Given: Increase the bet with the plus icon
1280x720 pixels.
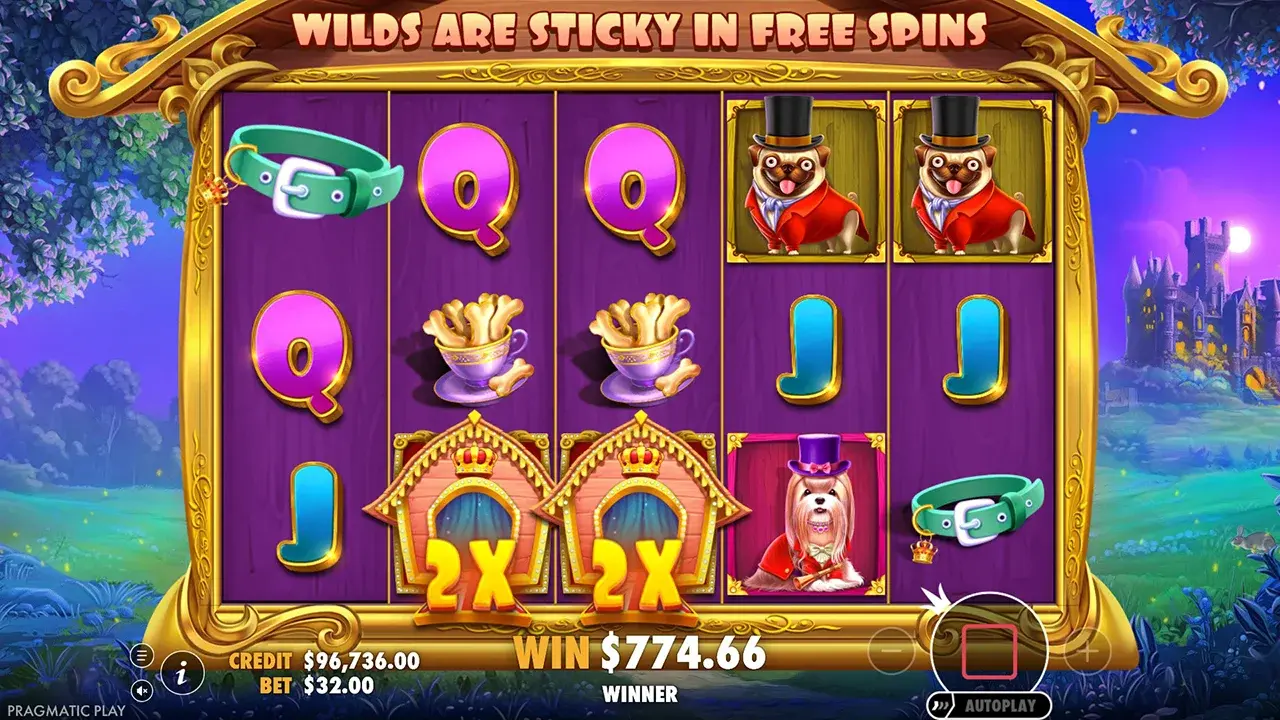Looking at the screenshot, I should pos(1089,650).
